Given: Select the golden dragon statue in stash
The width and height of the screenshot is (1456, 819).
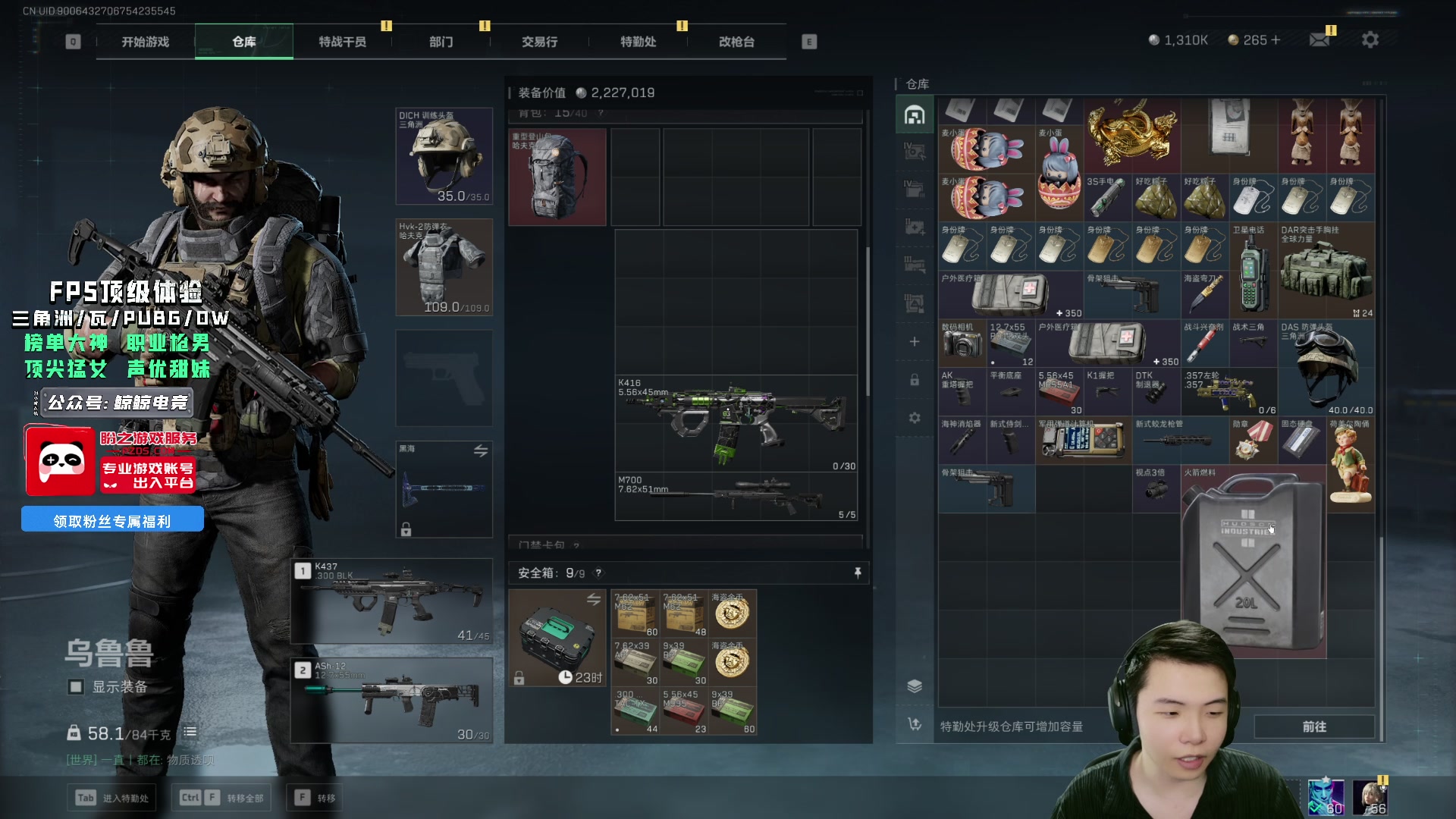Looking at the screenshot, I should [1131, 135].
